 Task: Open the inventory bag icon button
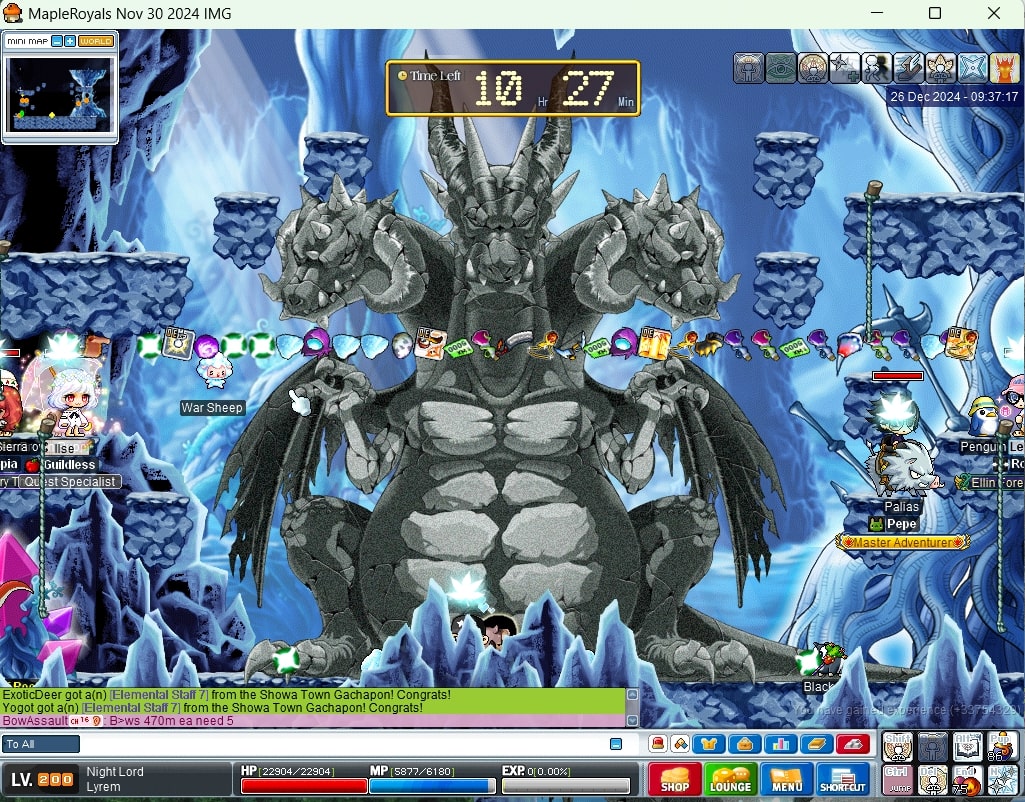click(x=745, y=744)
